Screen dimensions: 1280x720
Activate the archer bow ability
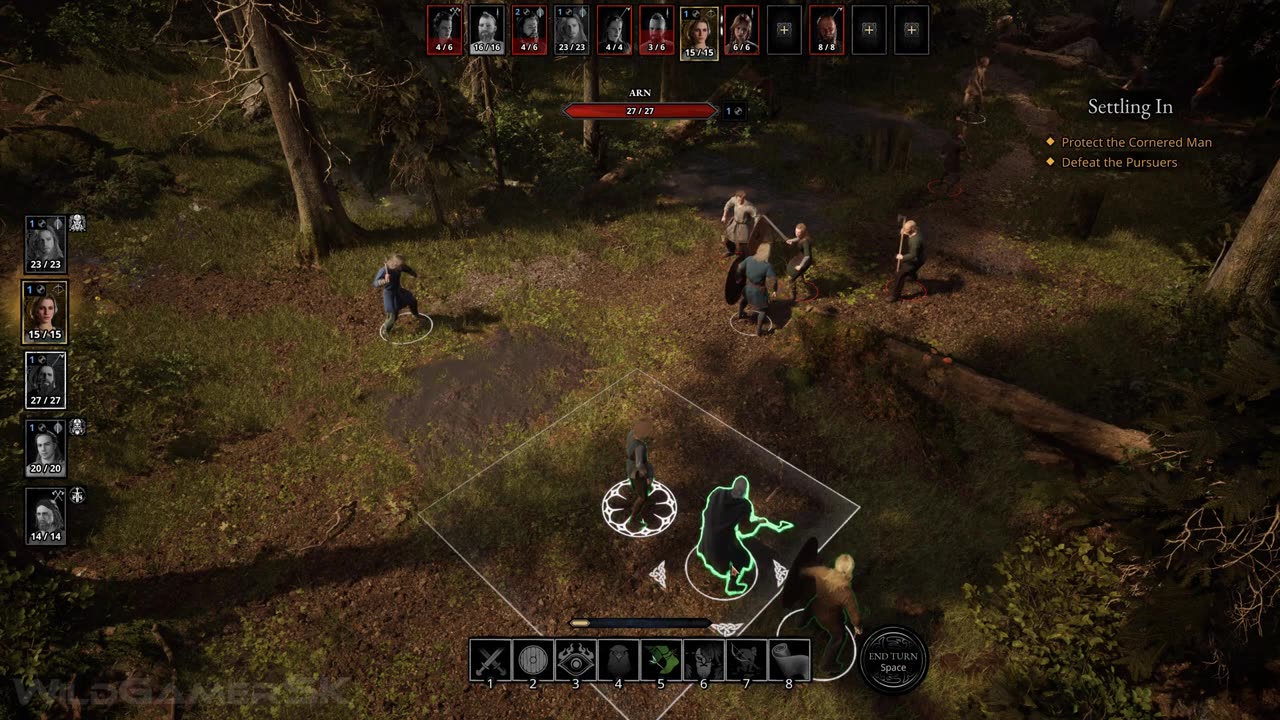(746, 660)
